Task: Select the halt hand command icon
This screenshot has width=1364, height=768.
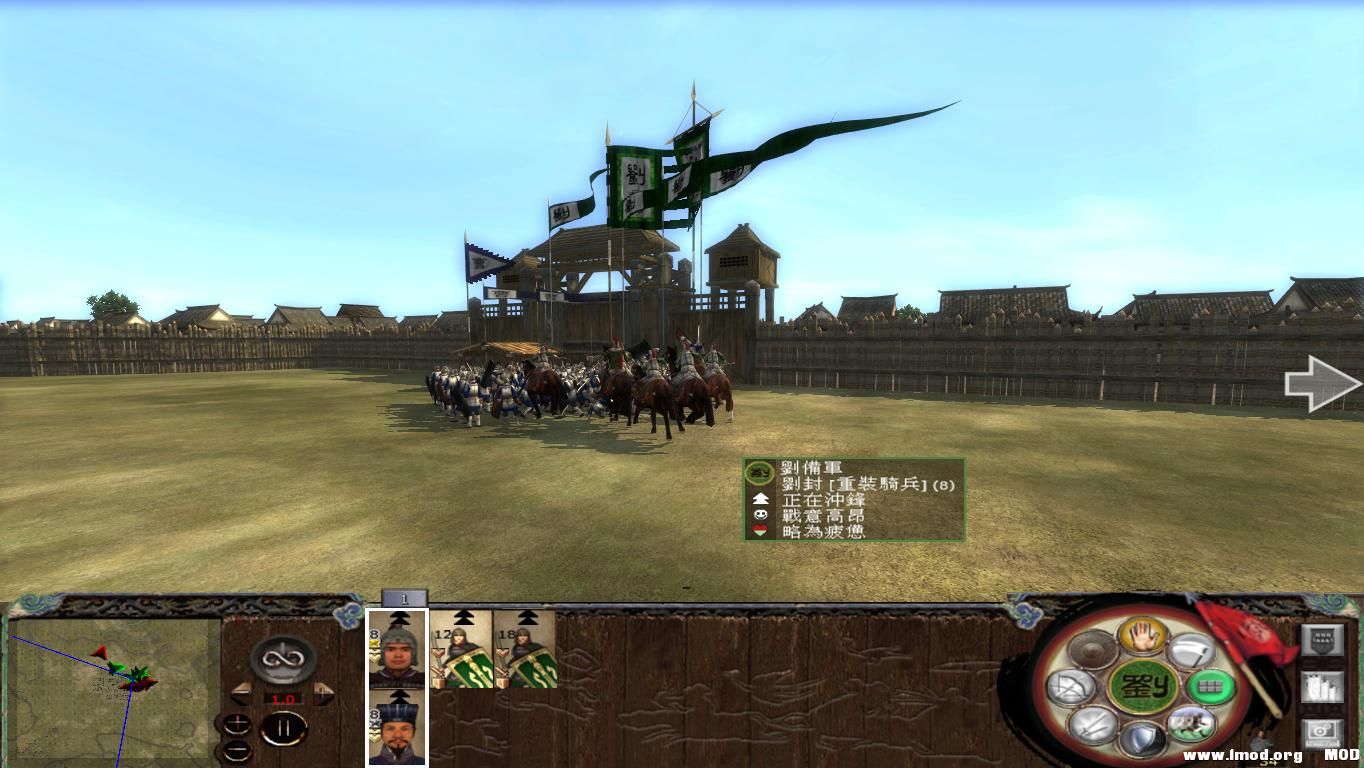Action: tap(1141, 638)
